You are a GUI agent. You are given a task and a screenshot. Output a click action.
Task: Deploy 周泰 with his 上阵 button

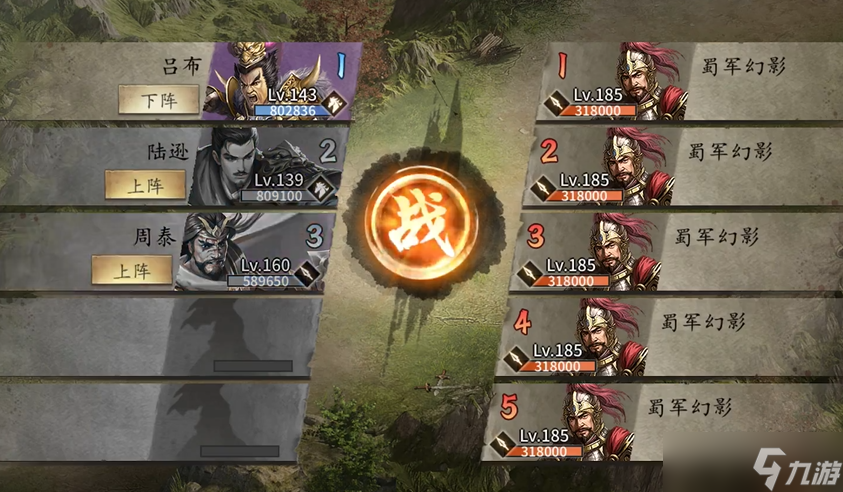(x=132, y=269)
